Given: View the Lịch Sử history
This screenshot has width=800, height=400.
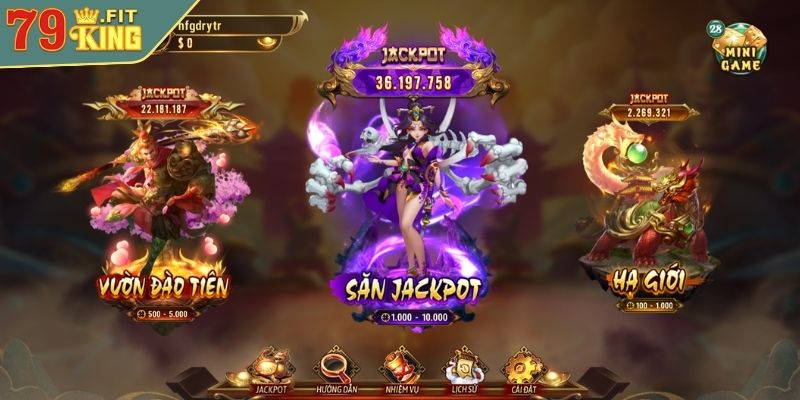Looking at the screenshot, I should click(x=461, y=370).
